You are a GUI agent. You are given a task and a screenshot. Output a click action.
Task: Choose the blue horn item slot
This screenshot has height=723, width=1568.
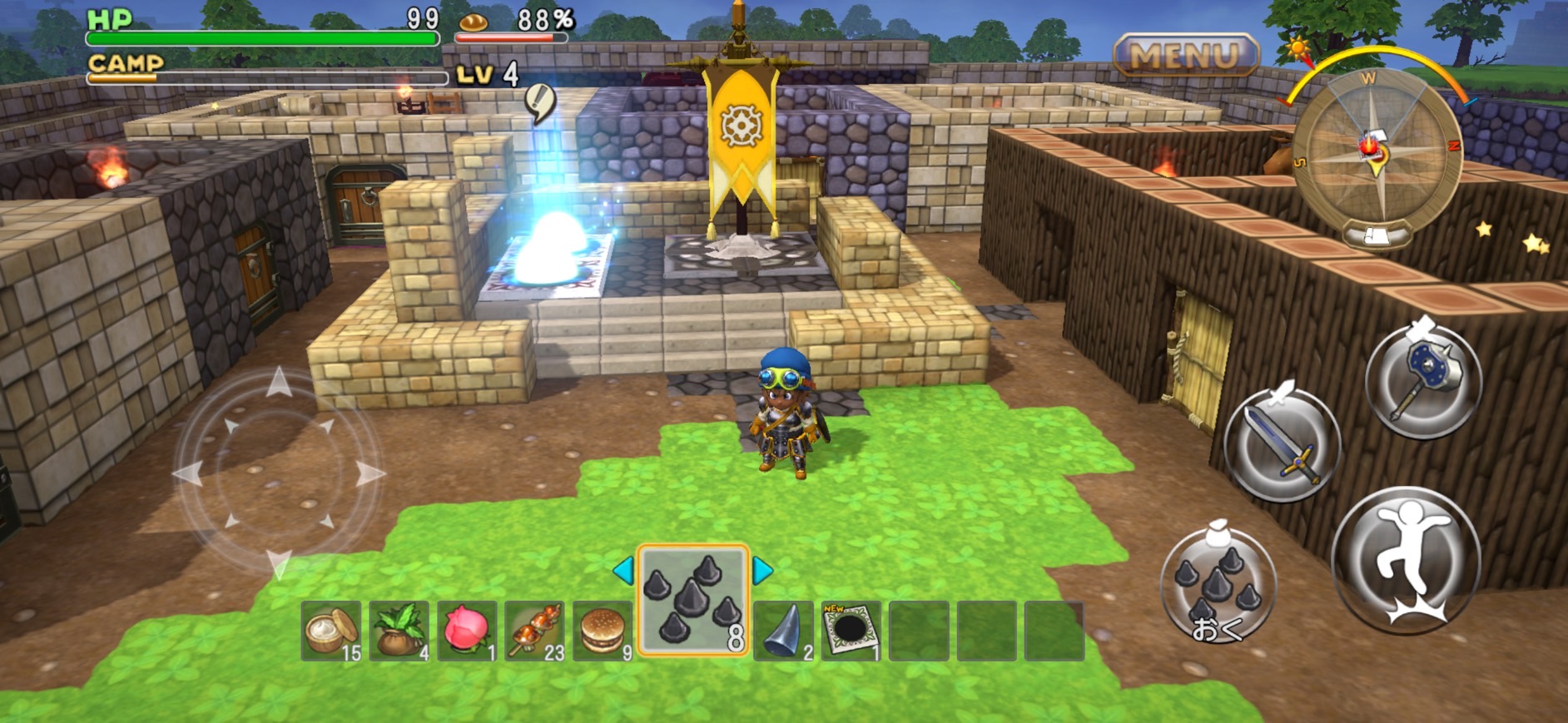(783, 631)
